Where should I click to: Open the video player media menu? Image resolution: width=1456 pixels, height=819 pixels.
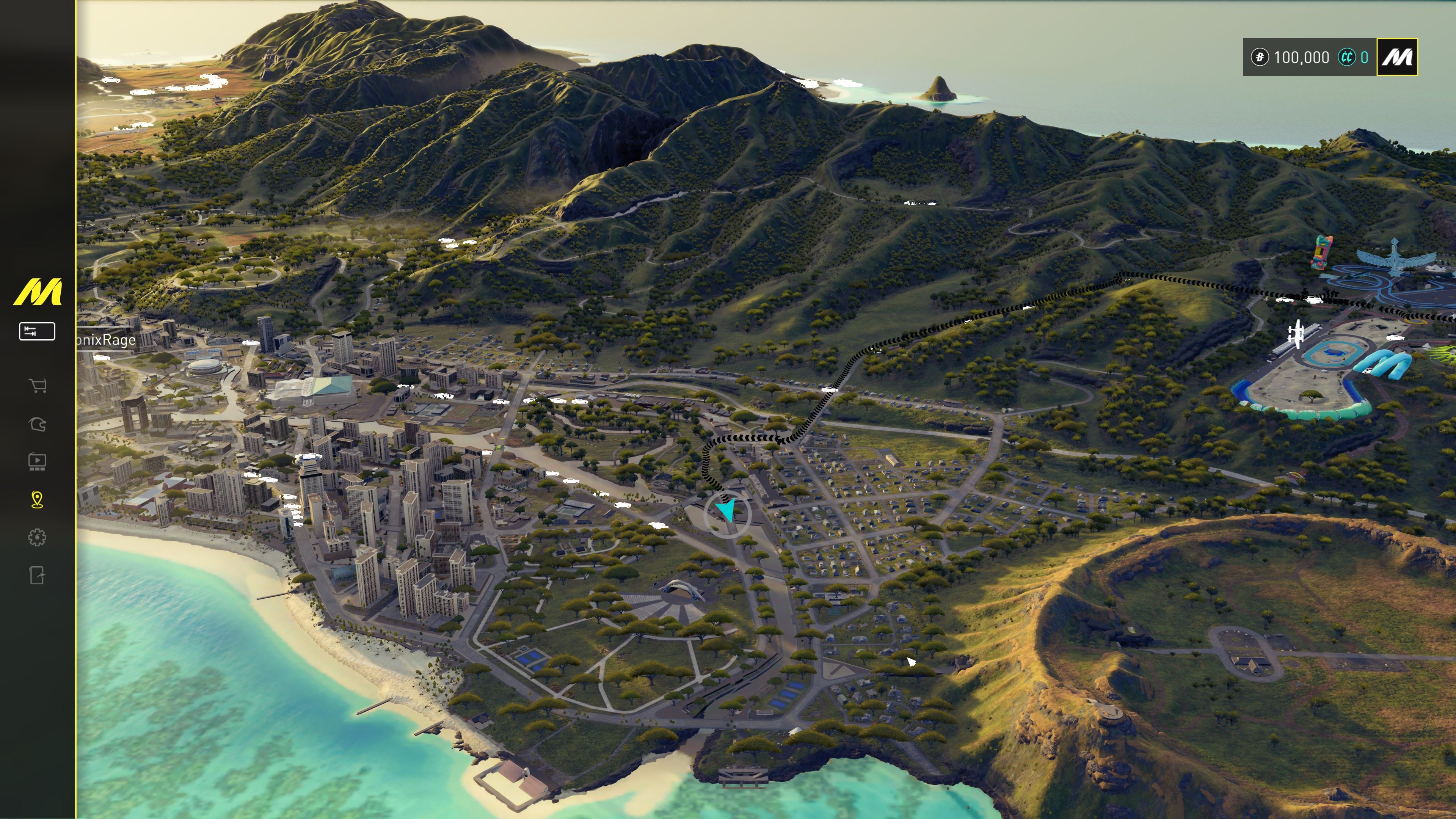tap(37, 462)
